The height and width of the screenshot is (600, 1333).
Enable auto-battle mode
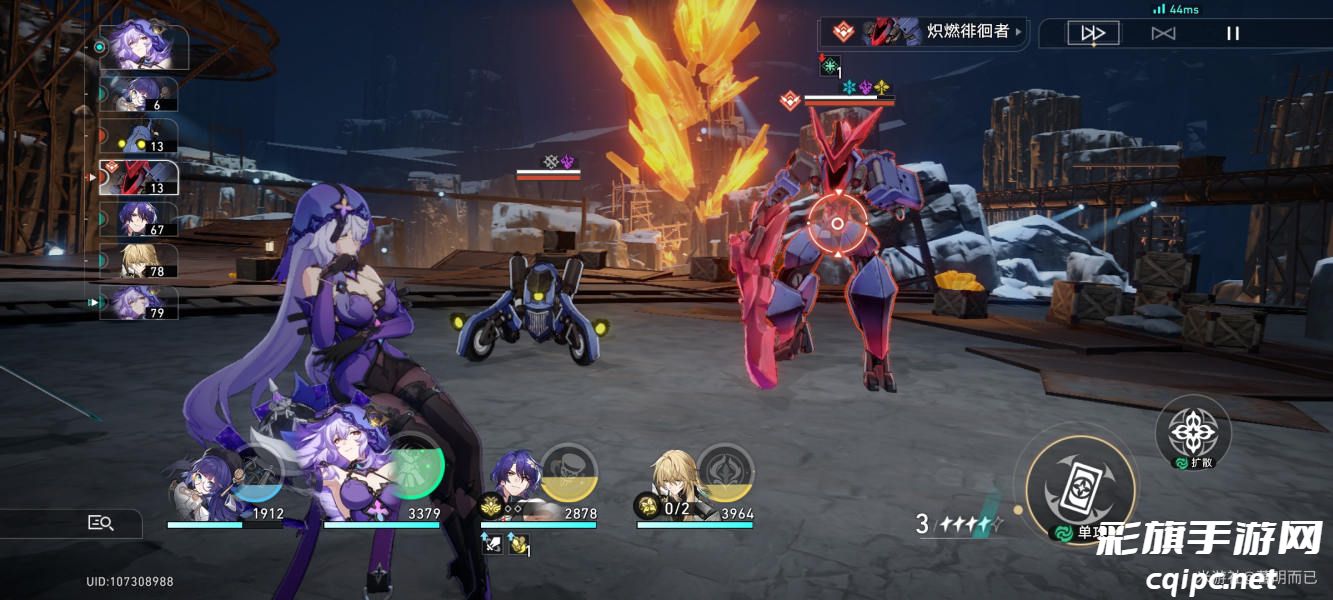1163,33
